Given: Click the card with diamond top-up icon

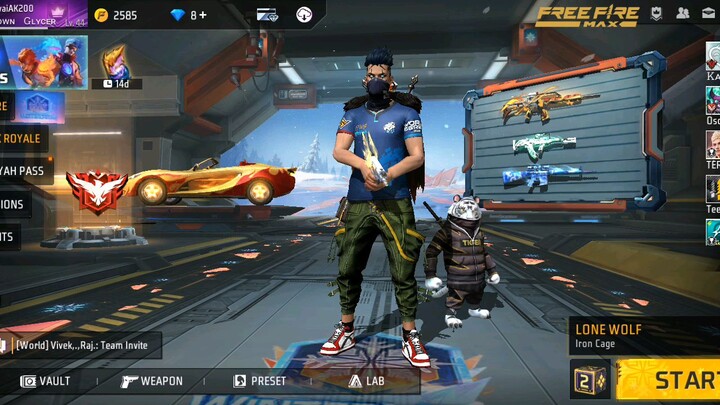Looking at the screenshot, I should (267, 15).
